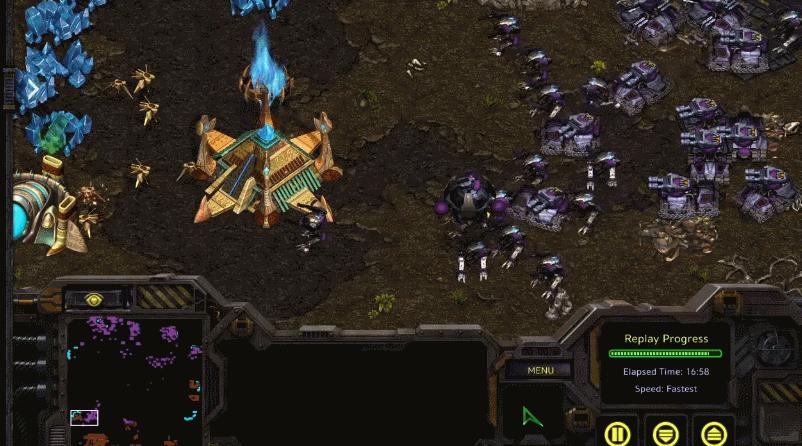Open the game MENU
802x446 pixels.
tap(540, 370)
